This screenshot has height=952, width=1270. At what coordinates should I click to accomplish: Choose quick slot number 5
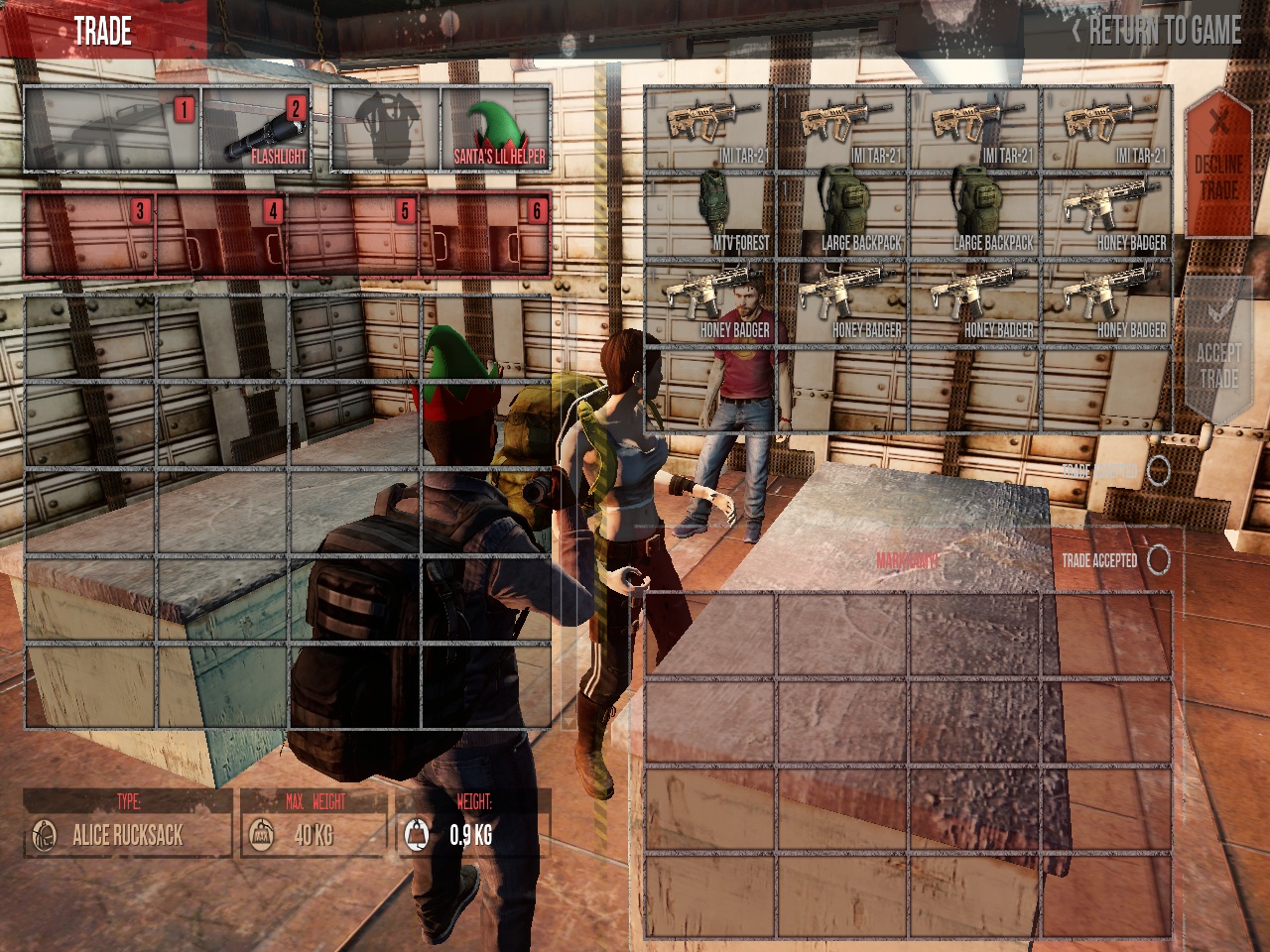coord(353,235)
